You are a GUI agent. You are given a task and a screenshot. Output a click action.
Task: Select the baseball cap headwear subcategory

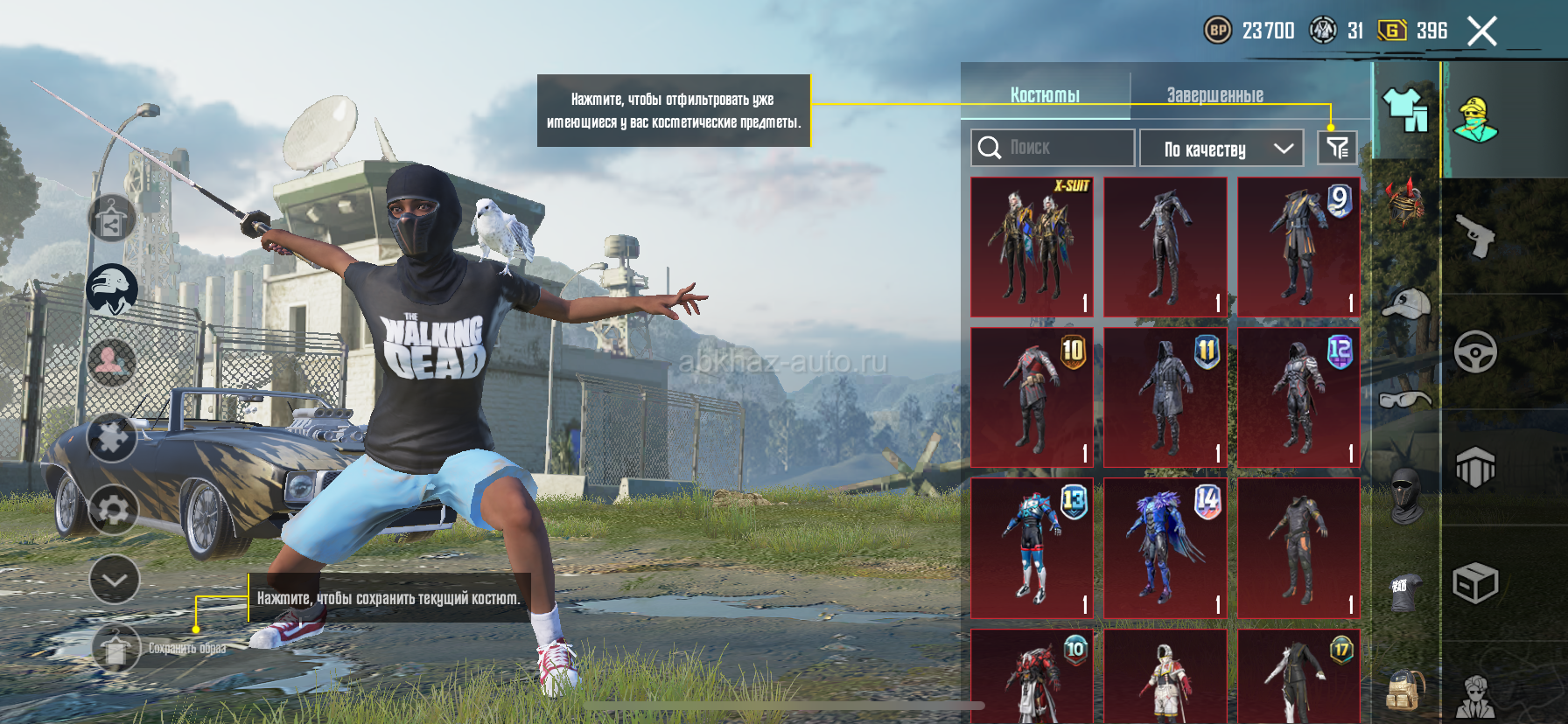click(1406, 304)
